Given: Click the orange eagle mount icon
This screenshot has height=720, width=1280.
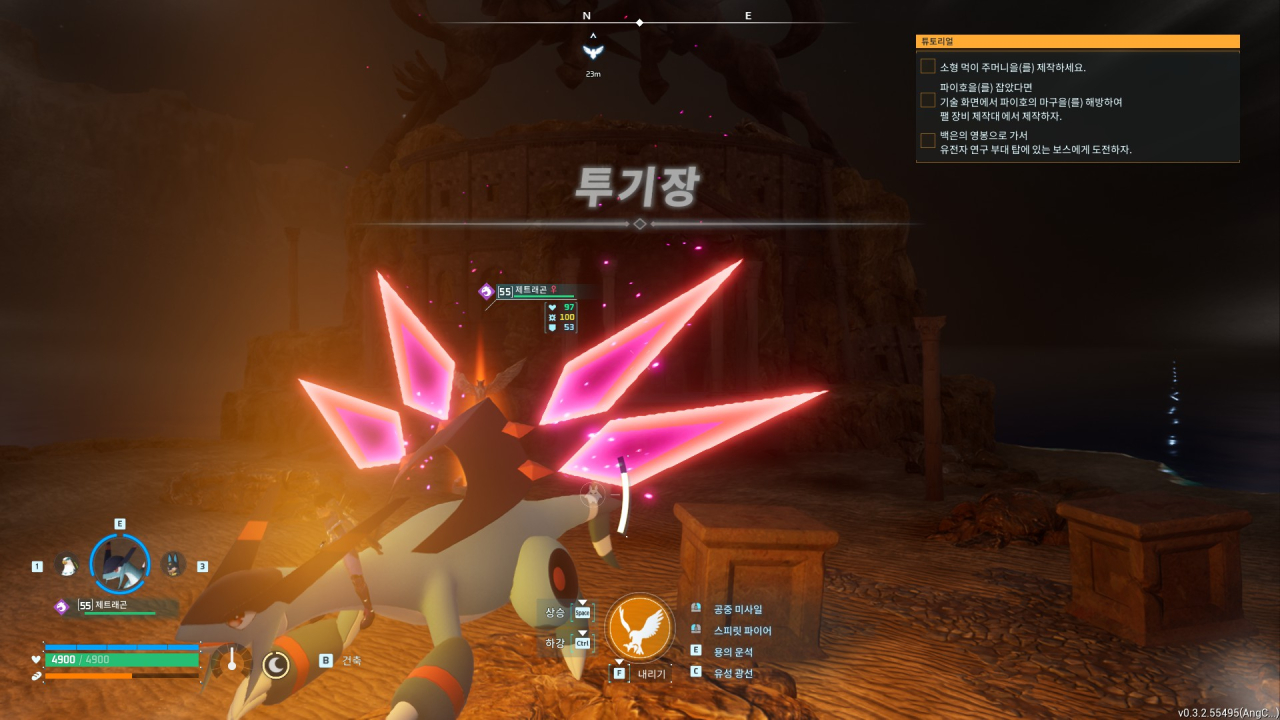Looking at the screenshot, I should pyautogui.click(x=639, y=627).
